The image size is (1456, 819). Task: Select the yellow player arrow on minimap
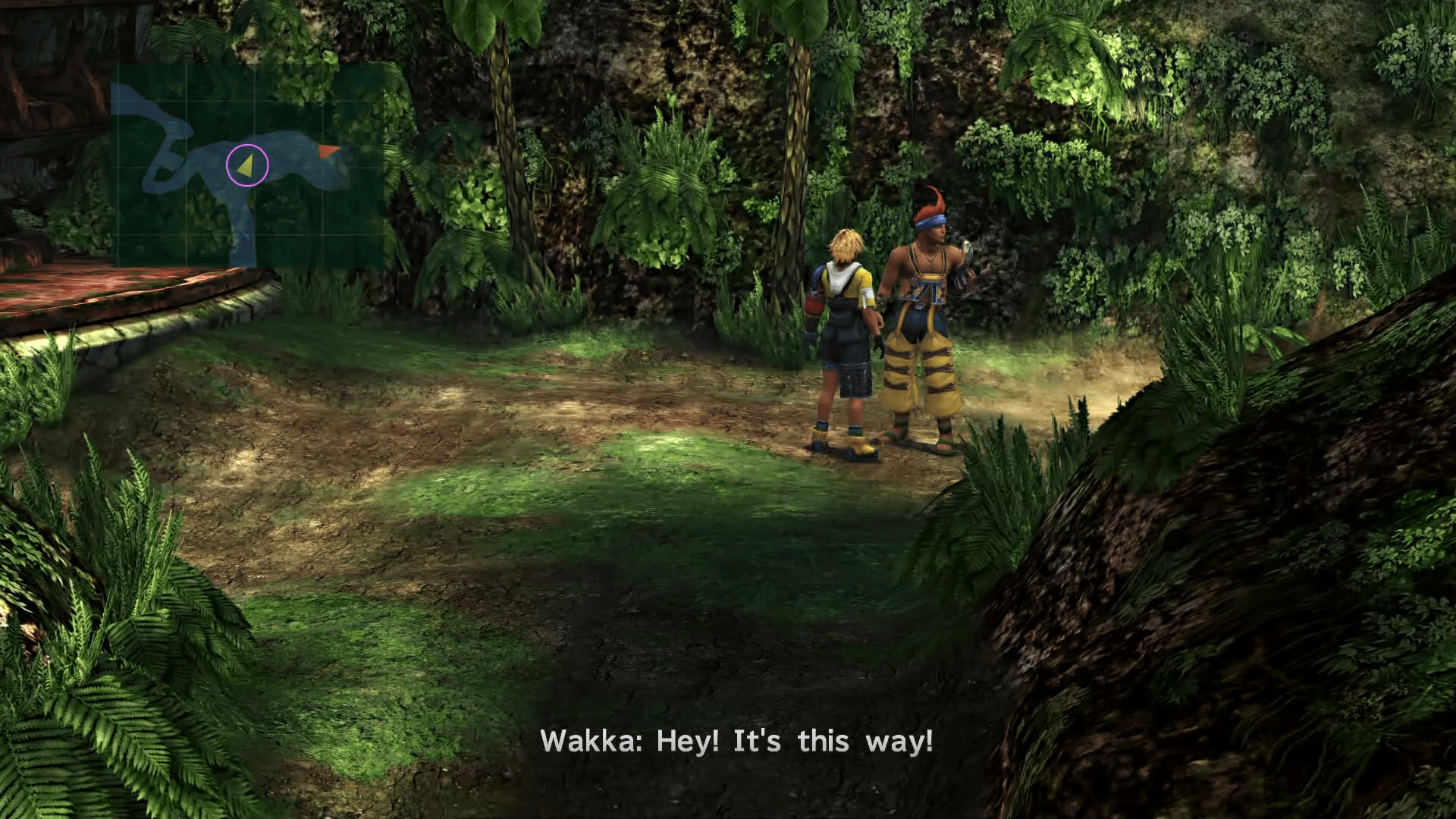click(x=246, y=167)
